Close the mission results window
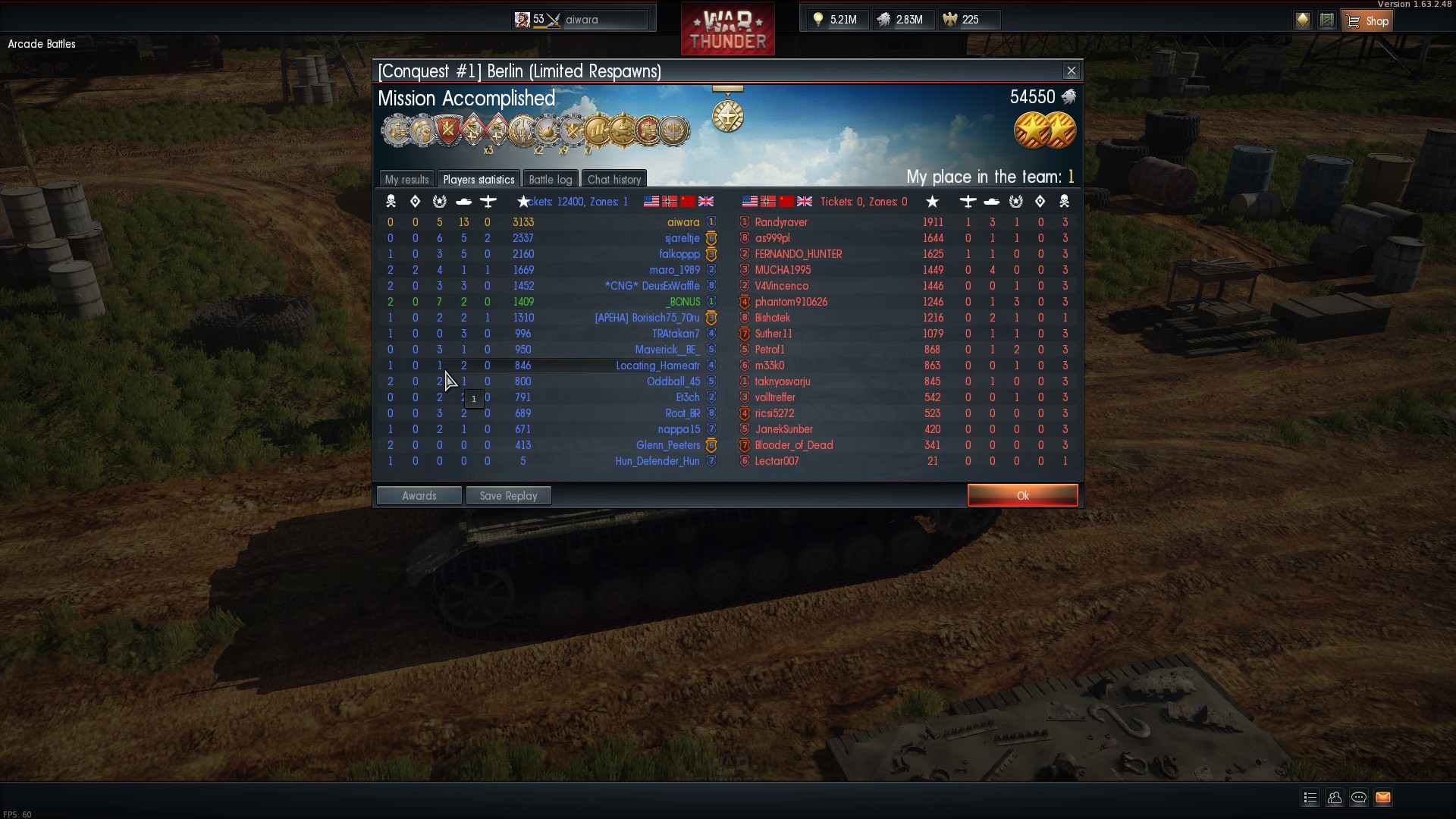 (x=1071, y=71)
